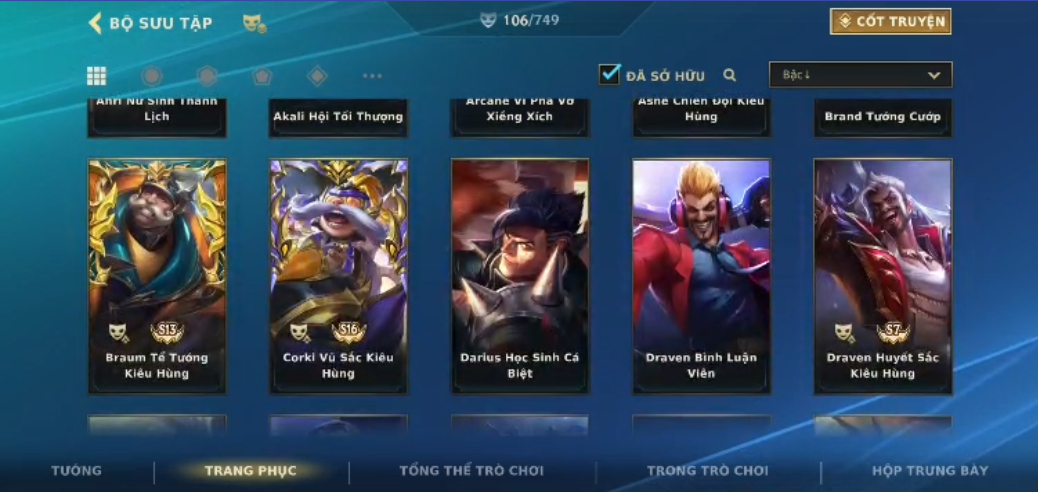
Task: Pick the Darius Học Sinh Cá Biệt skin
Action: click(x=520, y=275)
